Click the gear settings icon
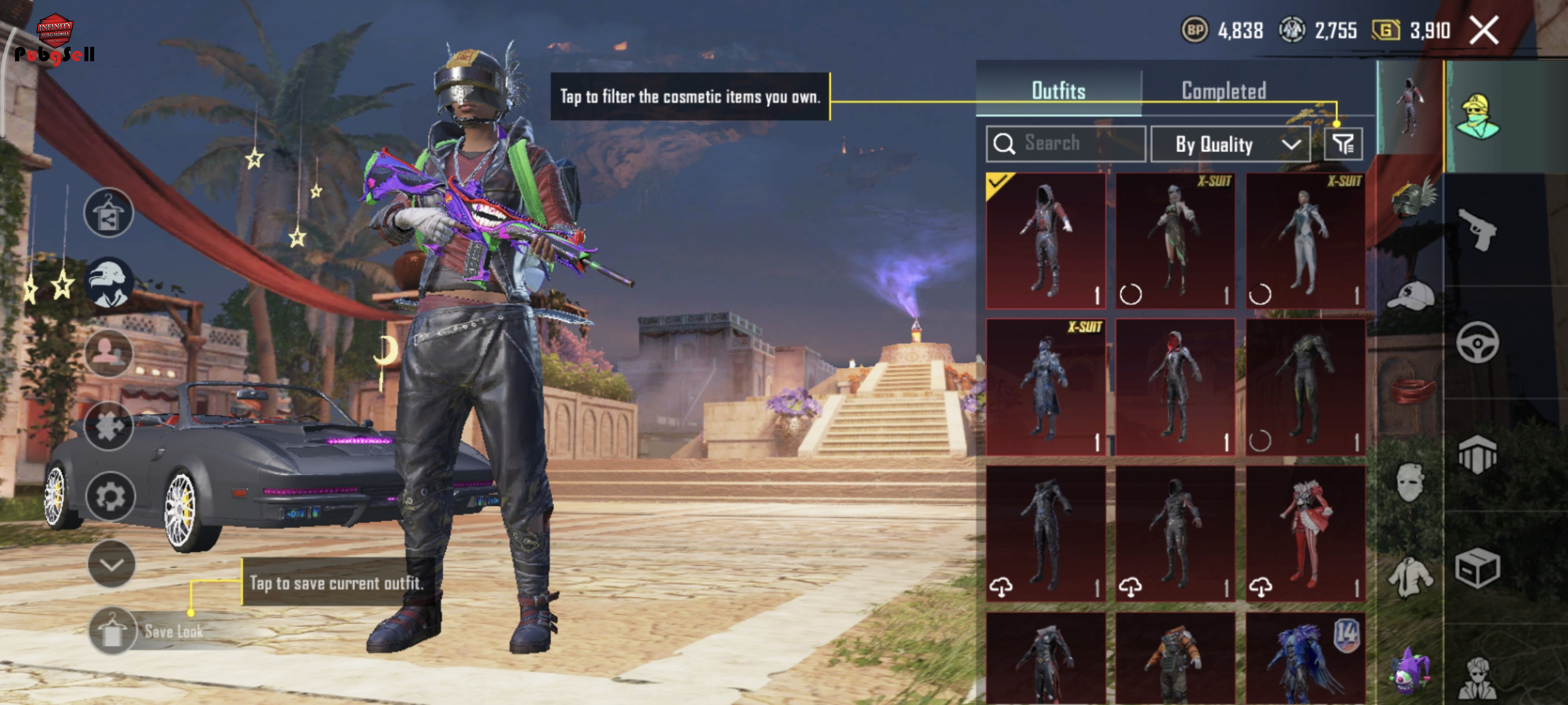 click(x=110, y=496)
